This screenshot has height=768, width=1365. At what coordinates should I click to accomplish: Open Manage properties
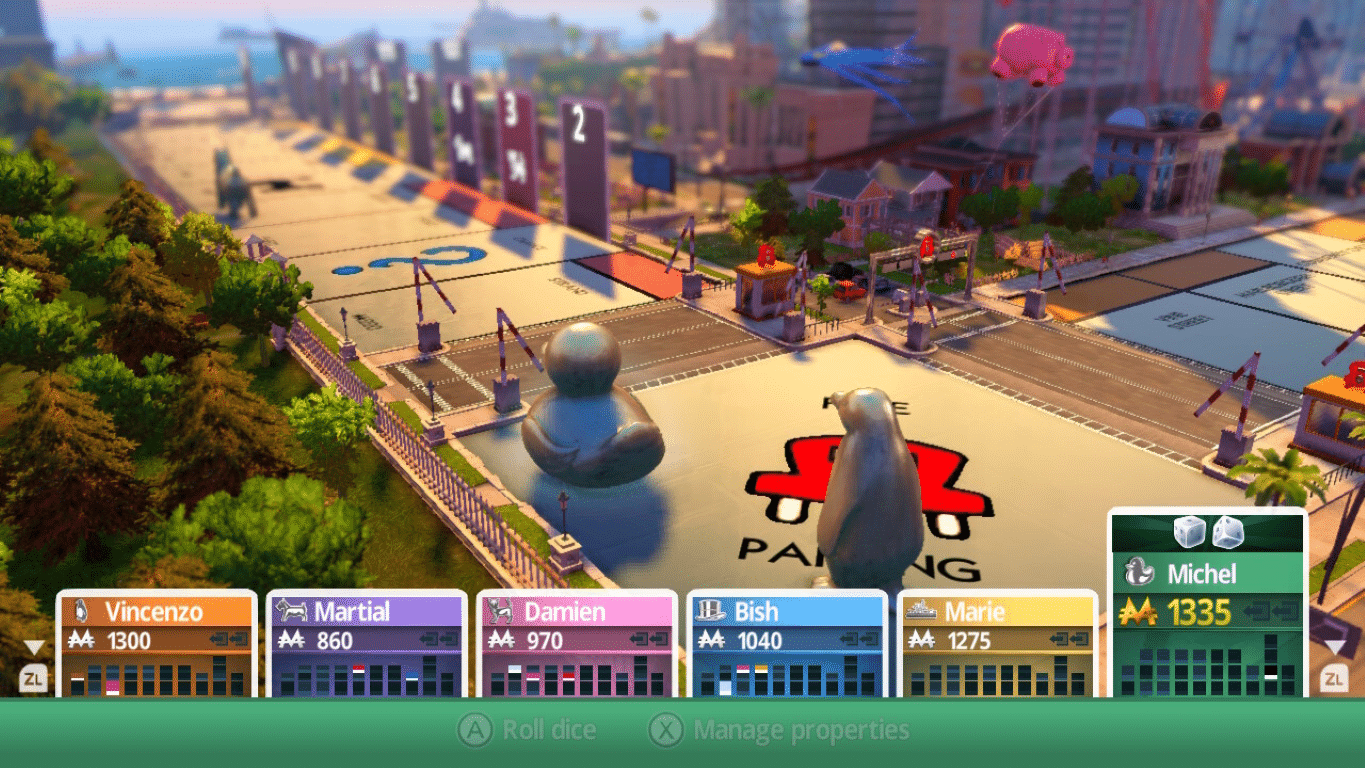pyautogui.click(x=780, y=731)
